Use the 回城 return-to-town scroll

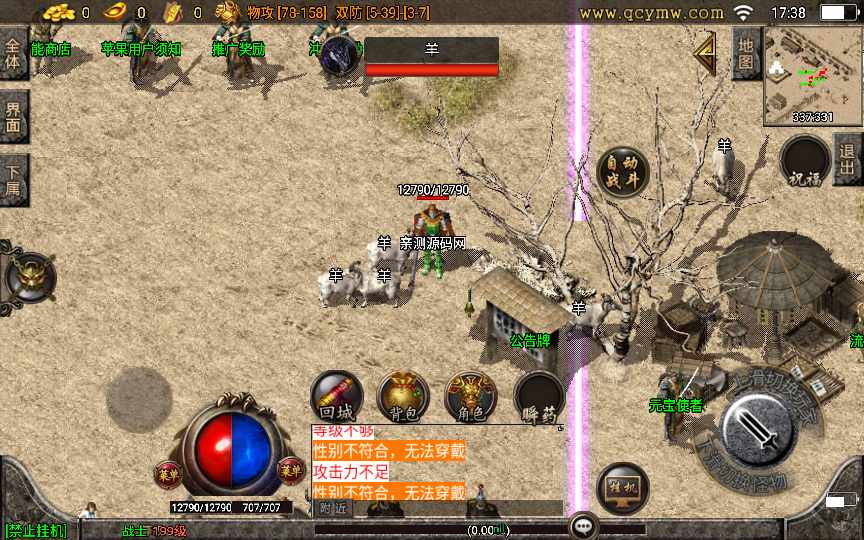point(336,395)
